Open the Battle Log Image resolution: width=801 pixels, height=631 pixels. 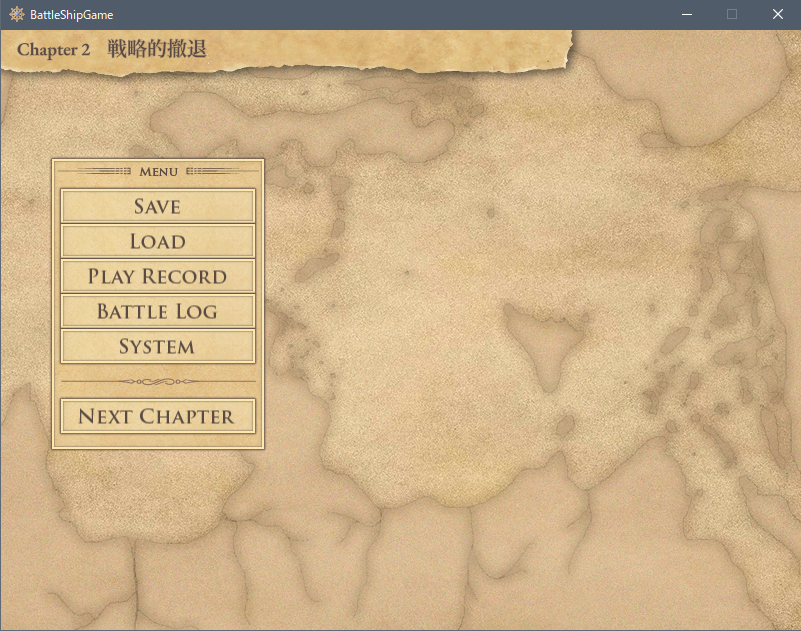pyautogui.click(x=158, y=311)
